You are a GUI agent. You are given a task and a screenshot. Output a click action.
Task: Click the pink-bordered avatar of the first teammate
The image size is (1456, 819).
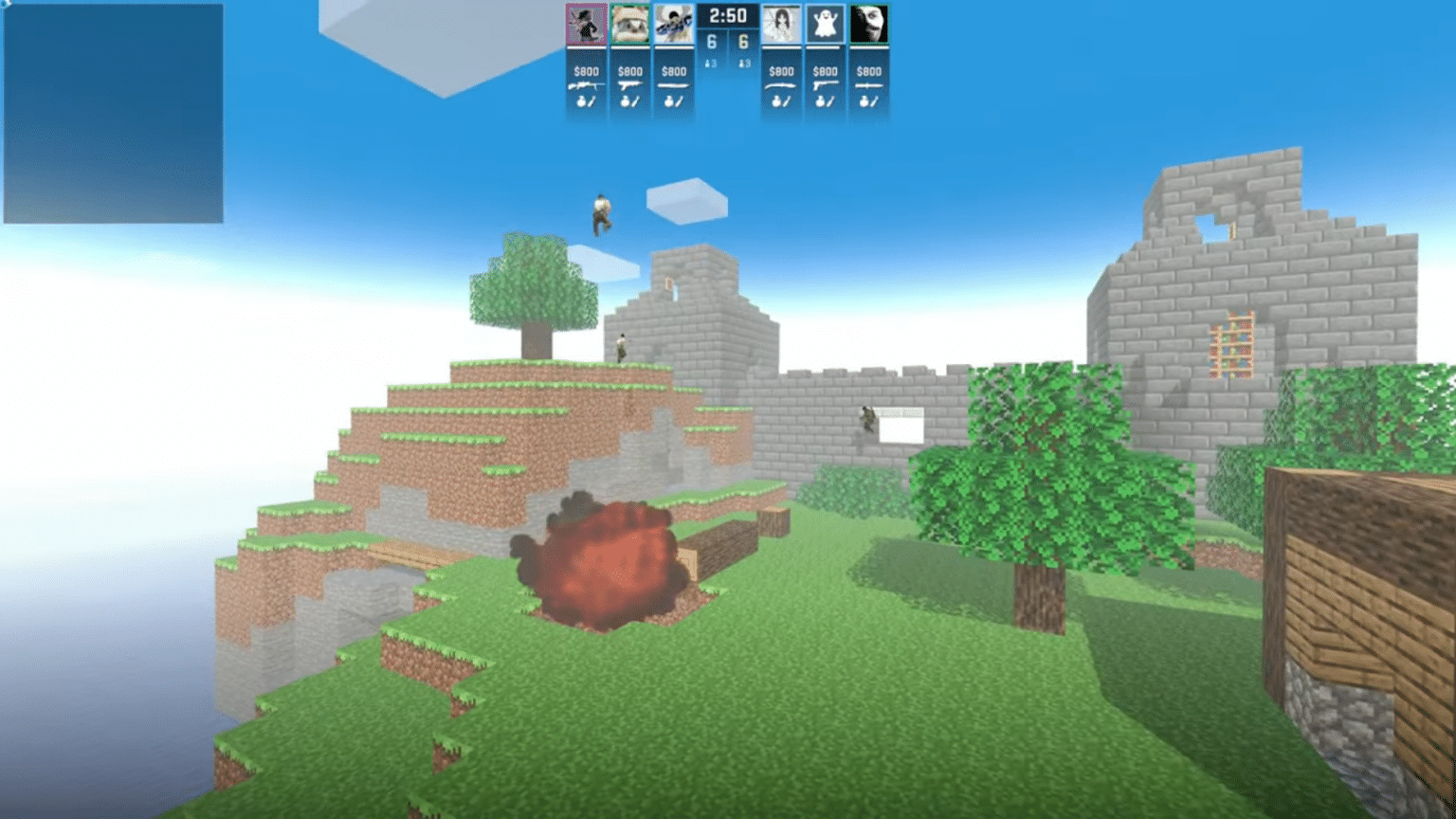[586, 24]
